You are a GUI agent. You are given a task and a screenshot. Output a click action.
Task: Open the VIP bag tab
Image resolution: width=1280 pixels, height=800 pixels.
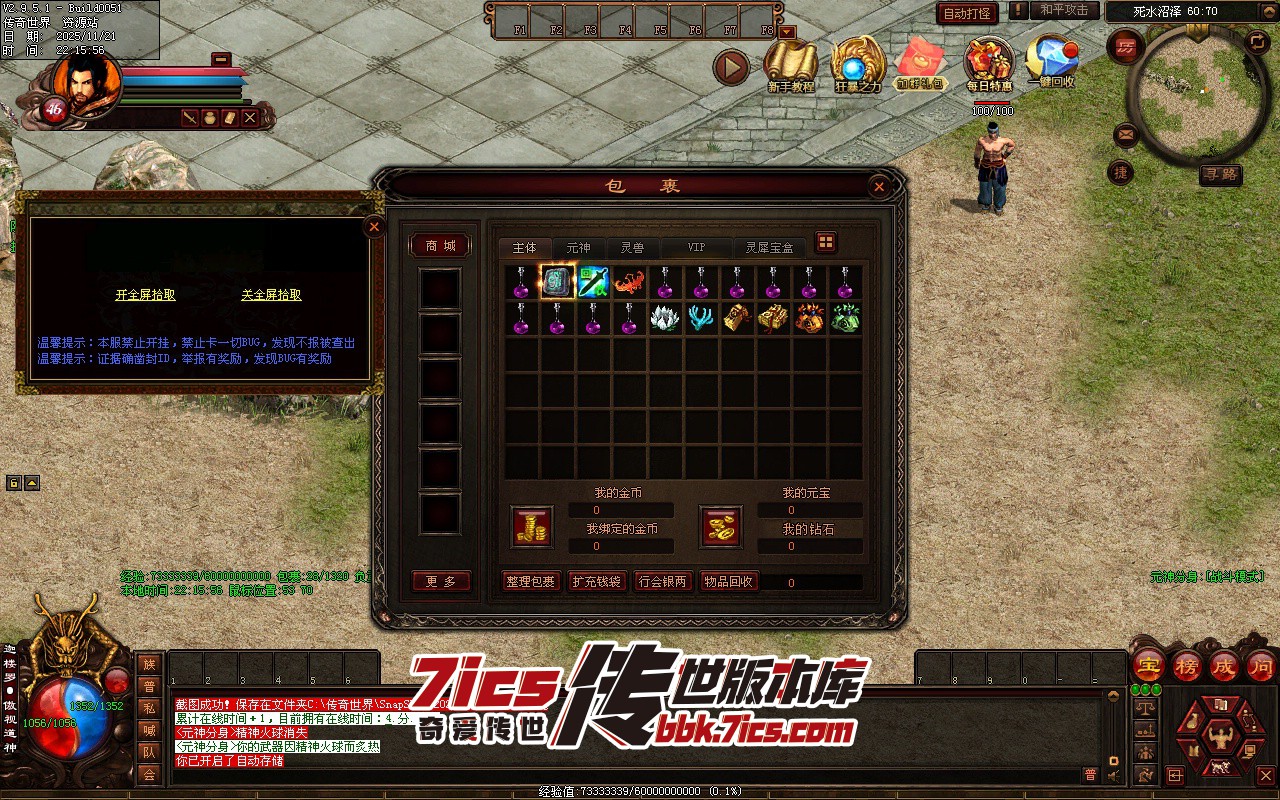[x=696, y=248]
